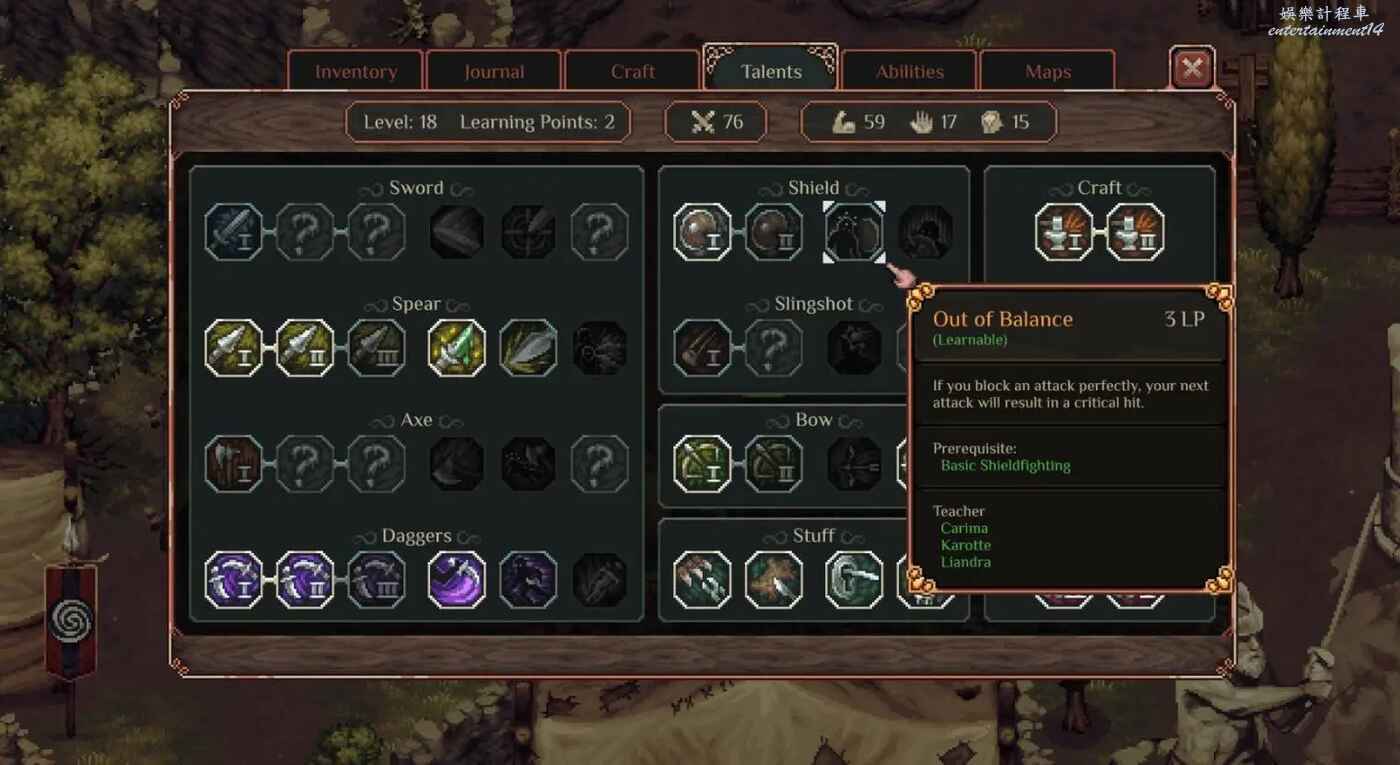Choose the Bow tier I talent
This screenshot has width=1400, height=765.
pyautogui.click(x=702, y=464)
